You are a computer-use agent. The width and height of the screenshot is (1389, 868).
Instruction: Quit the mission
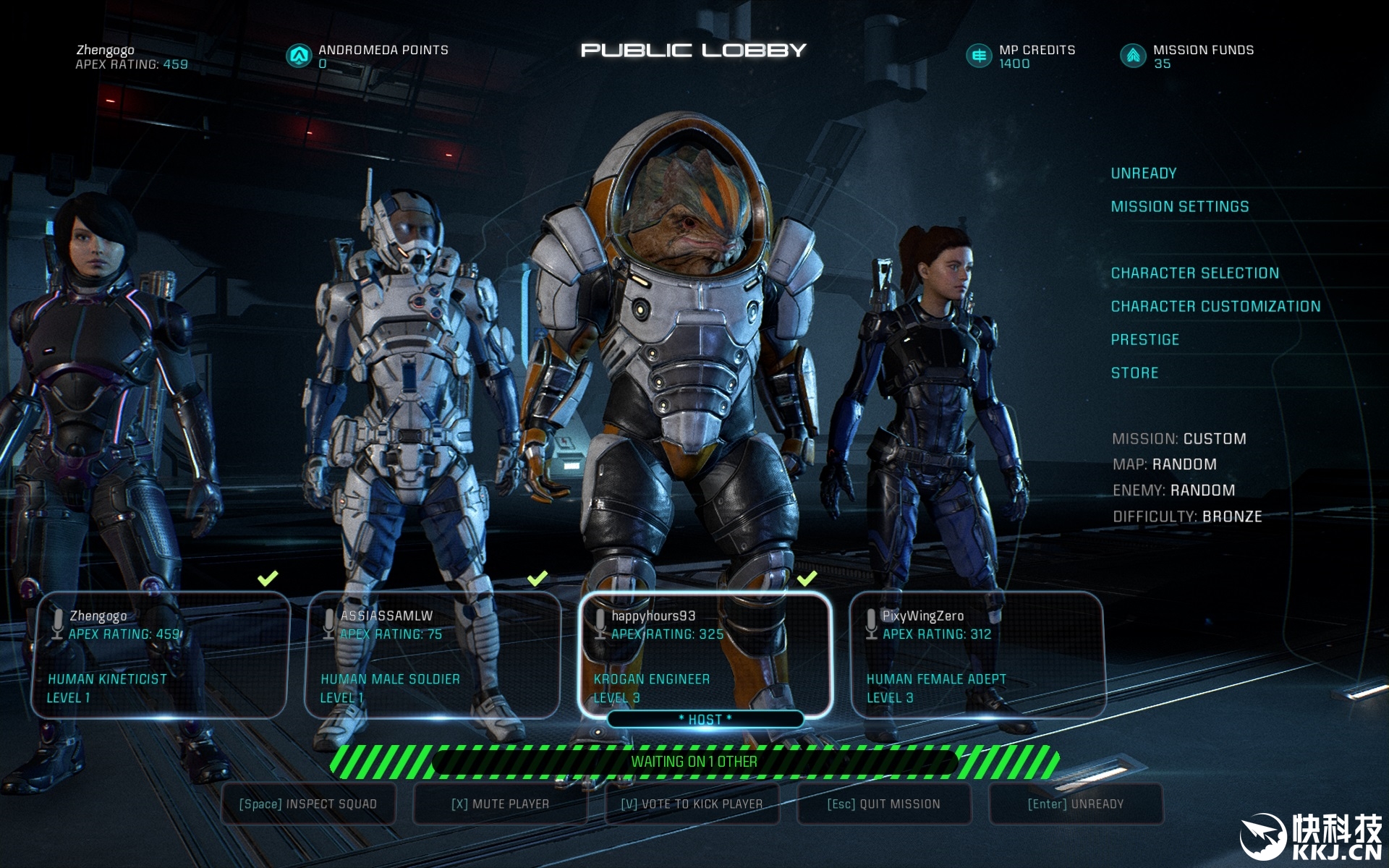pyautogui.click(x=883, y=804)
